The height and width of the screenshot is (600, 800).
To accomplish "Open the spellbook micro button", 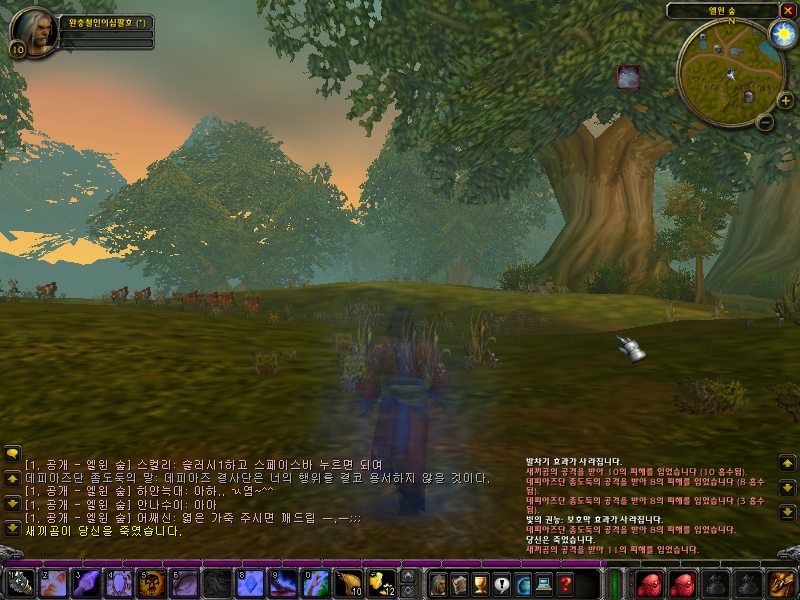I will (x=459, y=582).
